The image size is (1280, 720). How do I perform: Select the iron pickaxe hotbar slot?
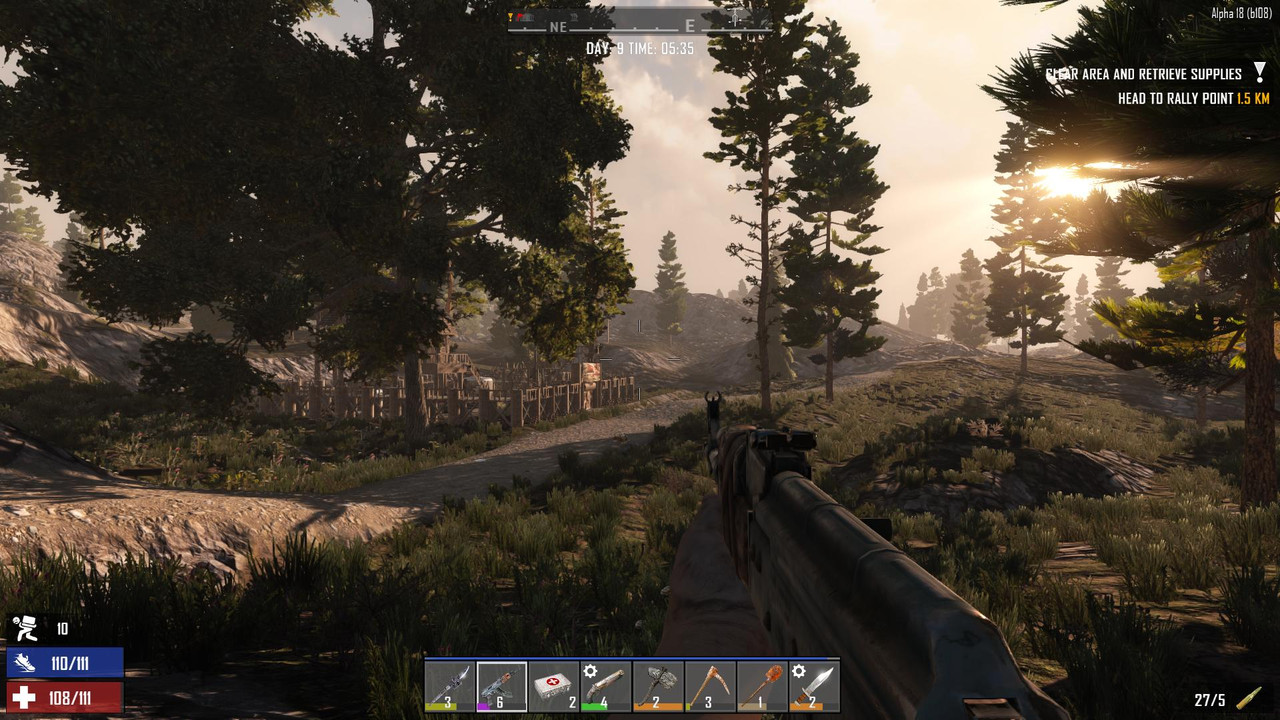coord(710,686)
